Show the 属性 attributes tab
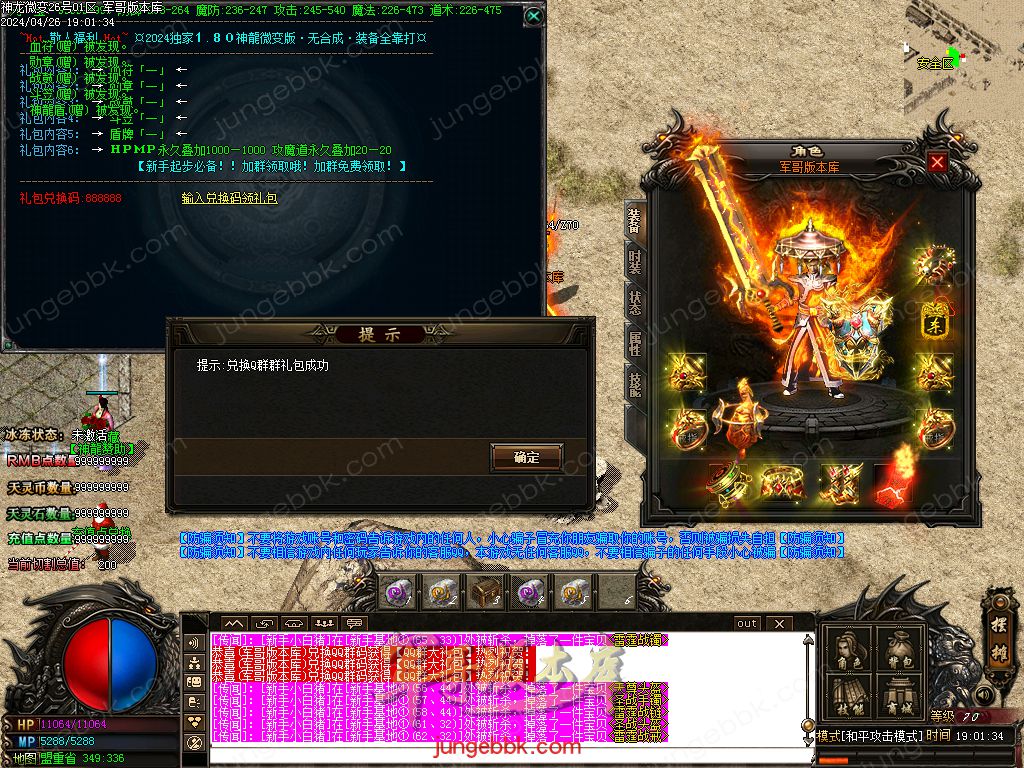Screen dimensions: 1024x768 (x=634, y=345)
